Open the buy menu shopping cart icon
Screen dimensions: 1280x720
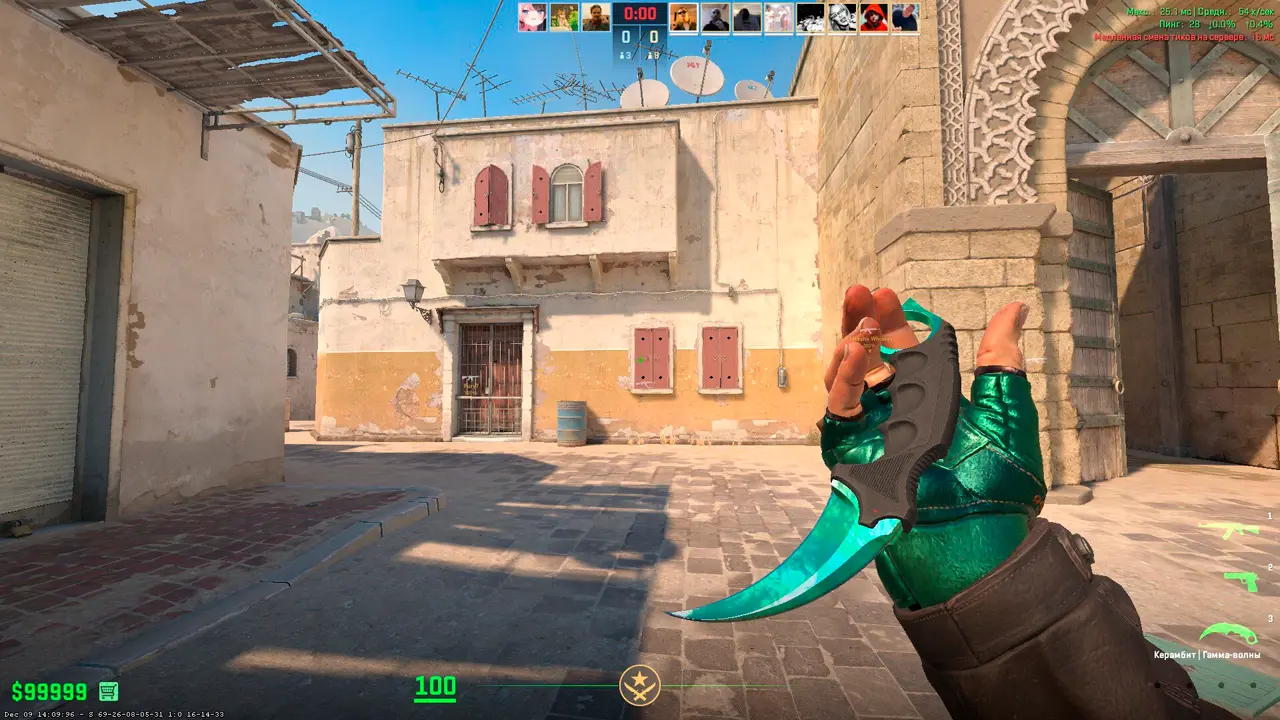pos(108,691)
